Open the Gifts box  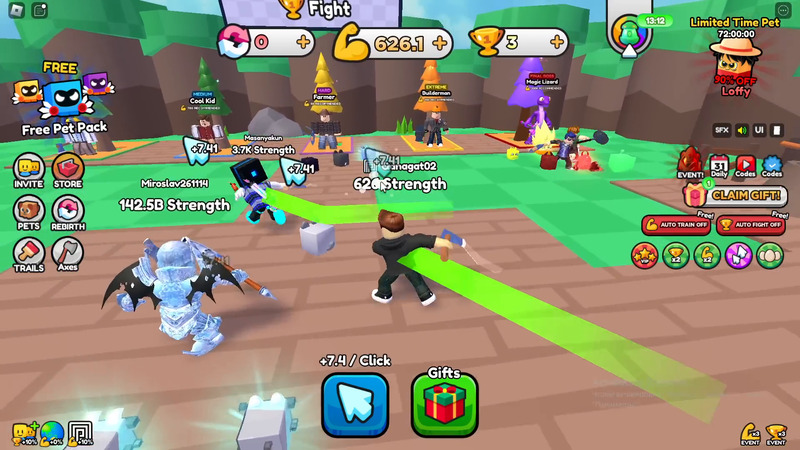point(444,404)
